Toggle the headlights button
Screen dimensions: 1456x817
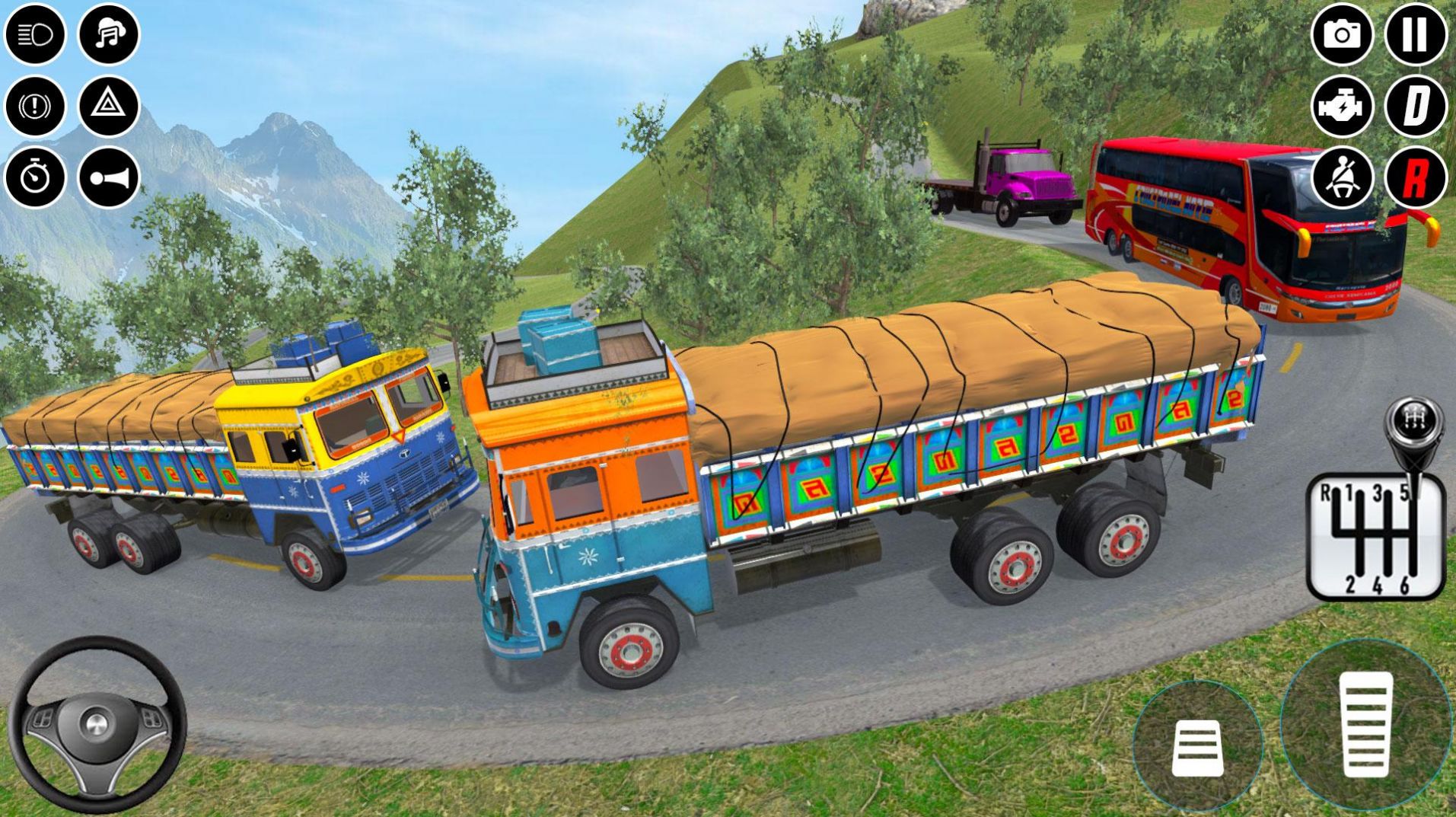click(x=35, y=34)
